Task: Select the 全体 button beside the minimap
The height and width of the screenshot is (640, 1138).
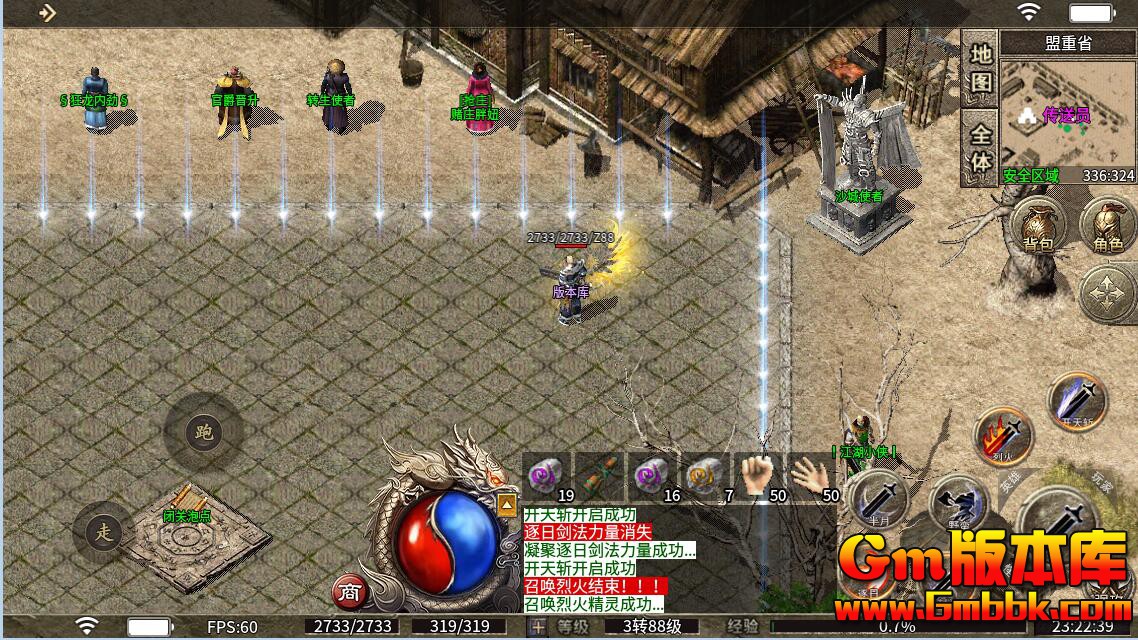Action: [x=981, y=148]
